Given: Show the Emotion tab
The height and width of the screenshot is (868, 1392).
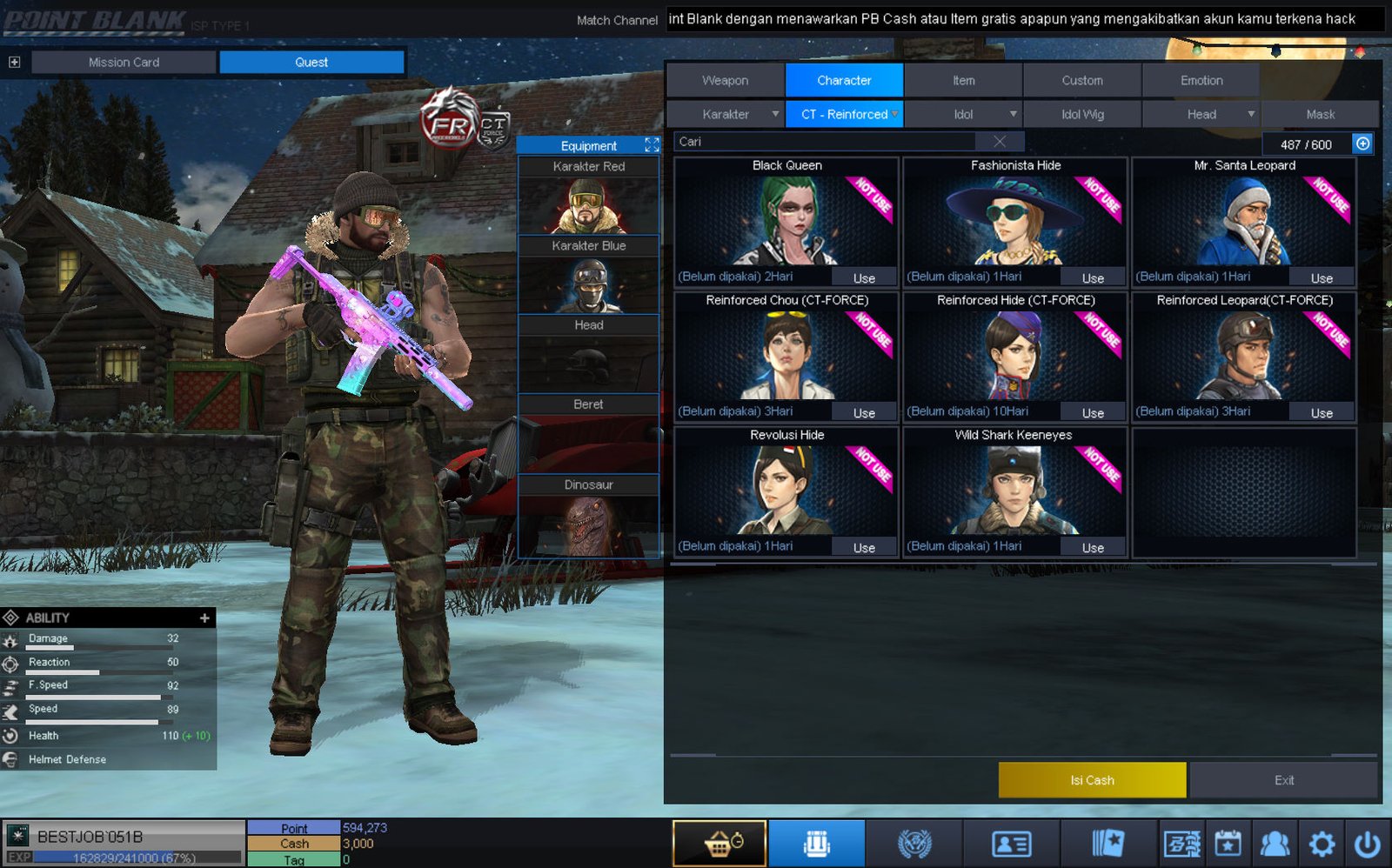Looking at the screenshot, I should (x=1201, y=80).
